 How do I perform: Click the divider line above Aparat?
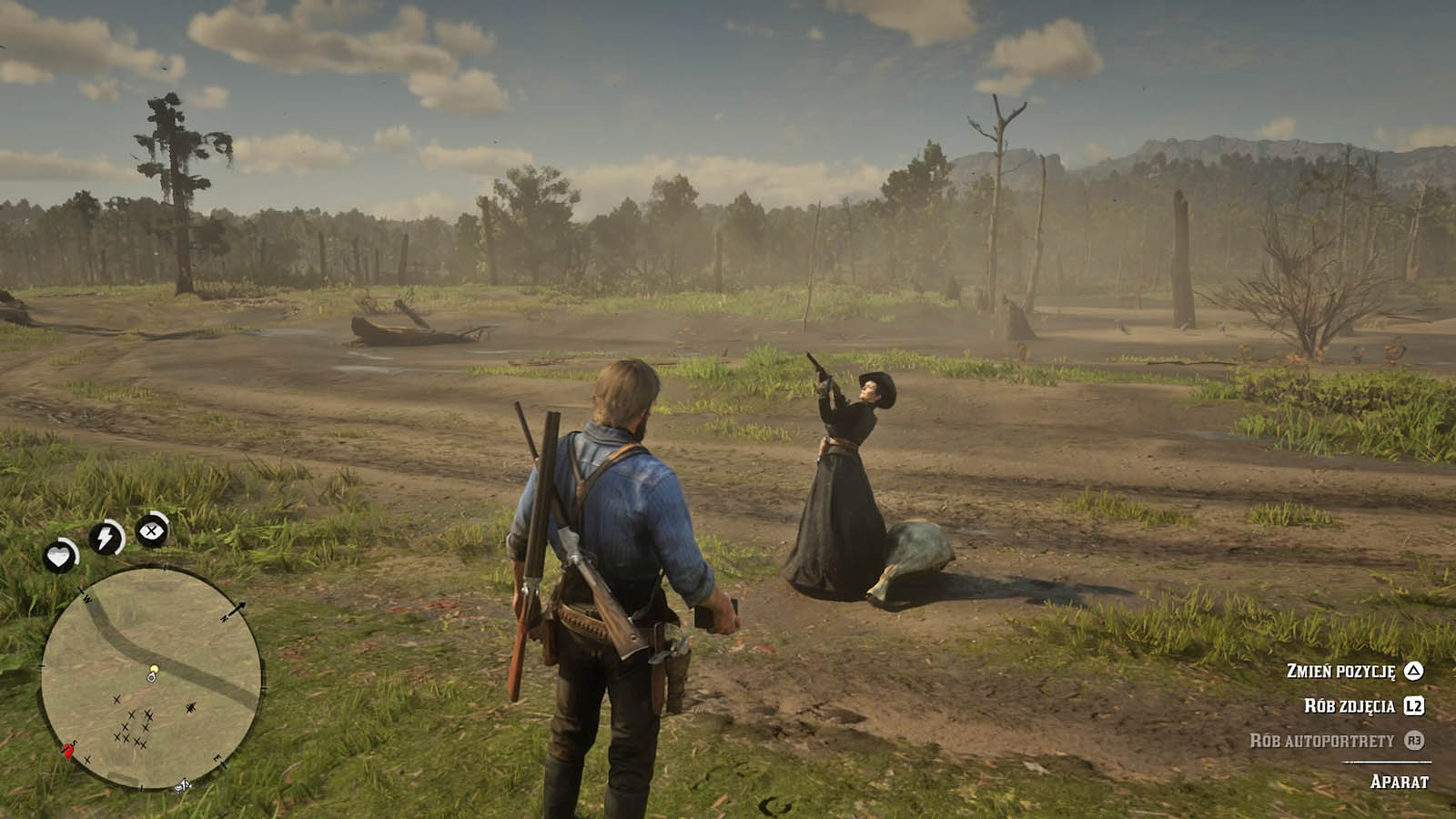coord(1387,762)
